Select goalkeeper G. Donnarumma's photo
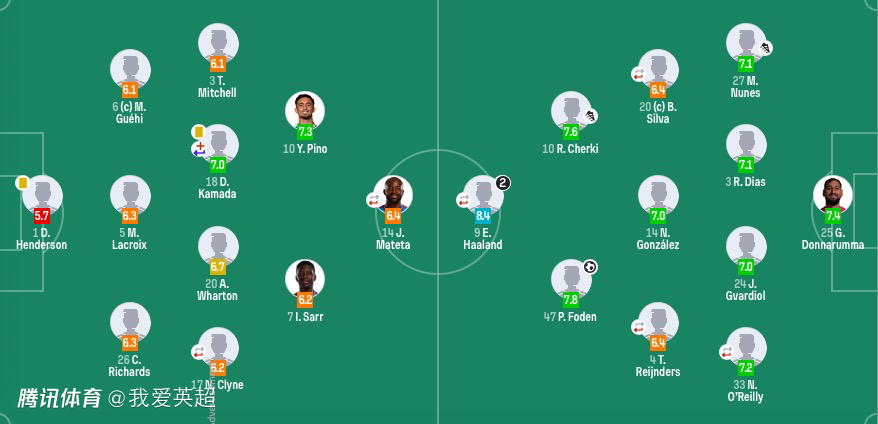This screenshot has width=878, height=424. 833,196
